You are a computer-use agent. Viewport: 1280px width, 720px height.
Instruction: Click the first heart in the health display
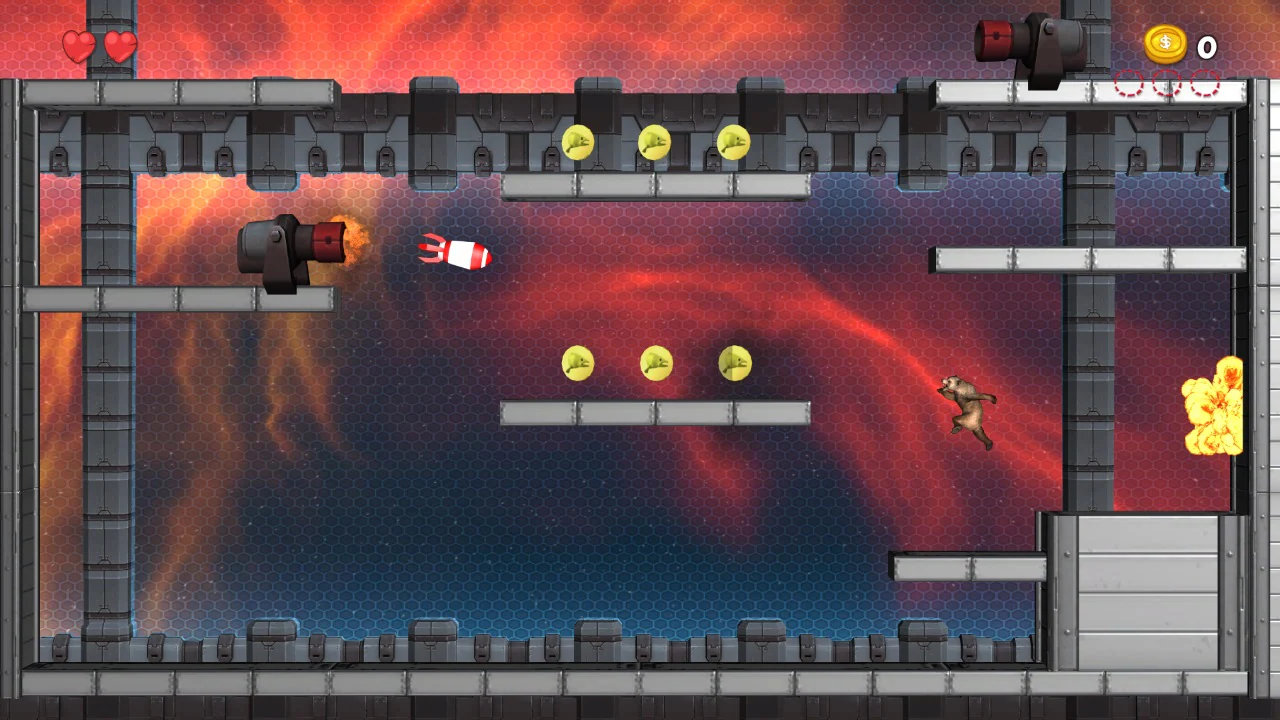pyautogui.click(x=79, y=47)
